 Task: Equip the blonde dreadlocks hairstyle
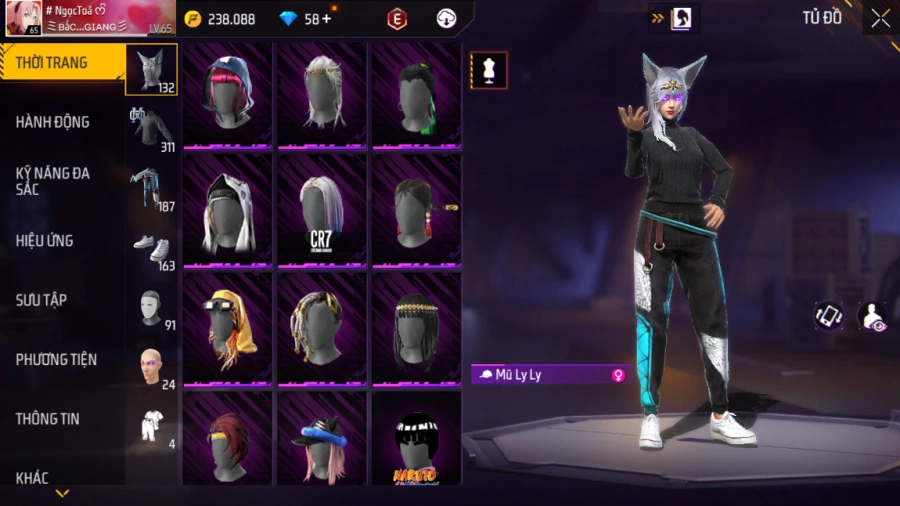pos(321,327)
